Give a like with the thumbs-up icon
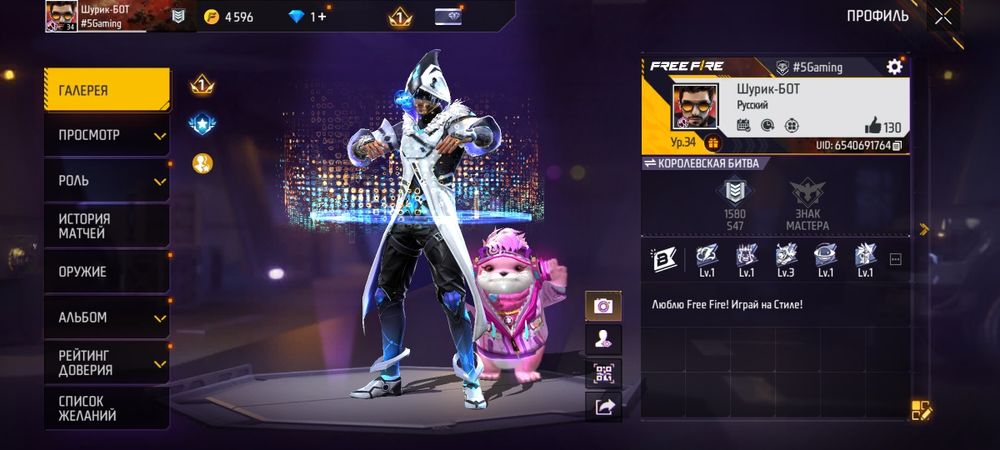This screenshot has height=450, width=1000. tap(872, 126)
